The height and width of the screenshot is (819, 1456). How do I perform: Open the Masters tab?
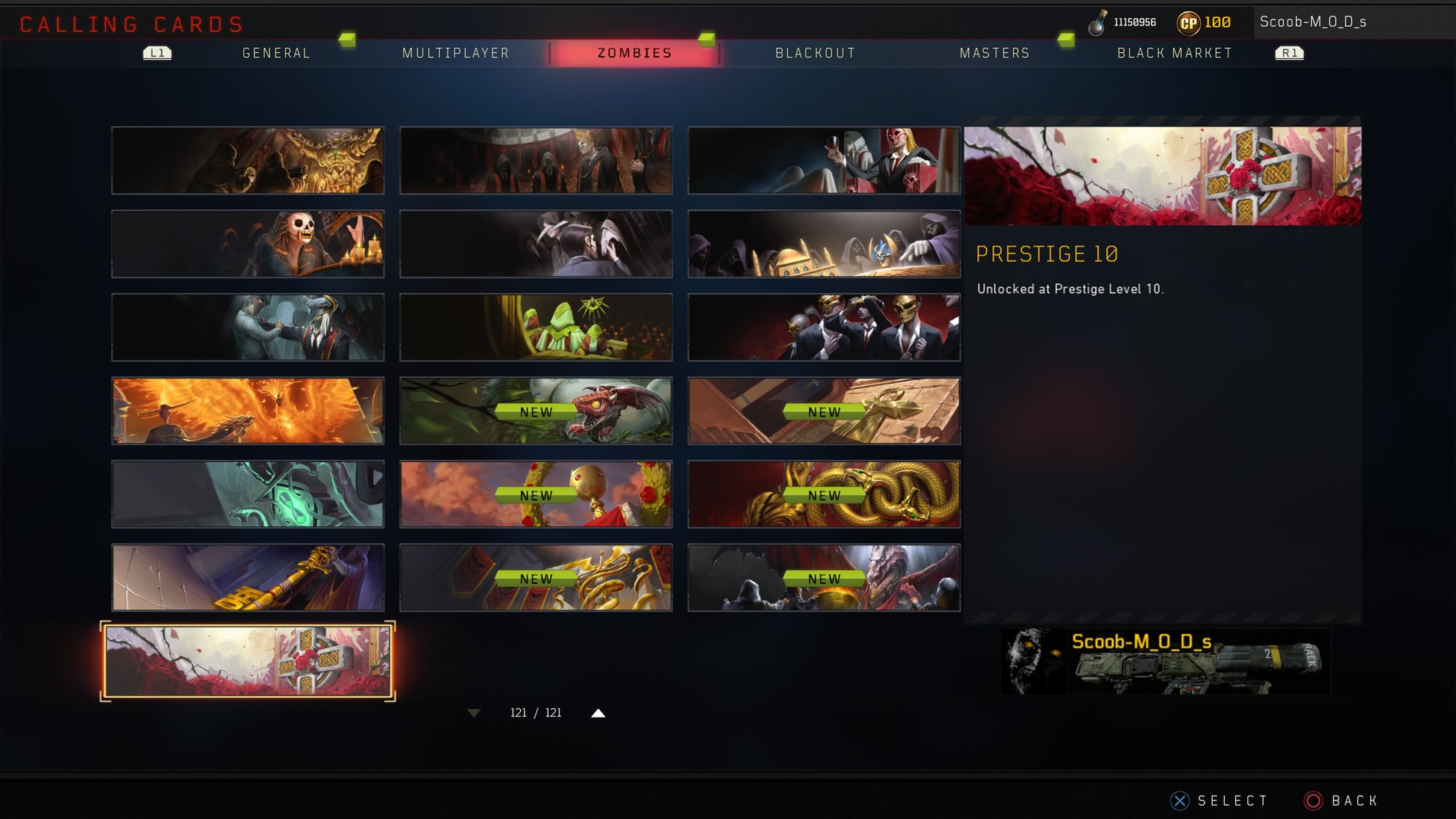coord(994,53)
